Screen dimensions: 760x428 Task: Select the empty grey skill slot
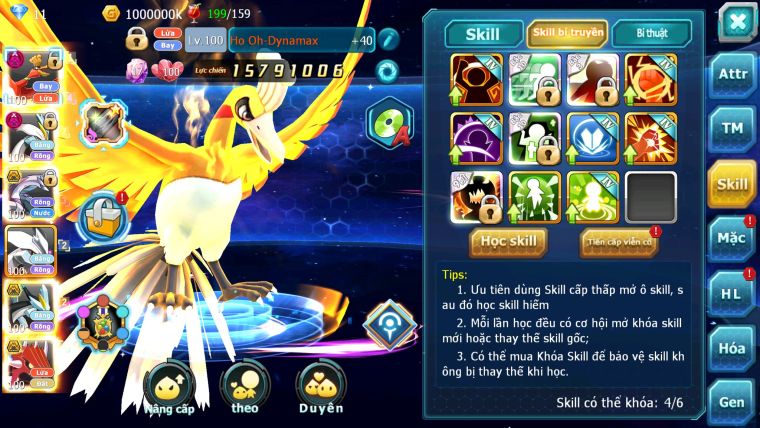(651, 197)
